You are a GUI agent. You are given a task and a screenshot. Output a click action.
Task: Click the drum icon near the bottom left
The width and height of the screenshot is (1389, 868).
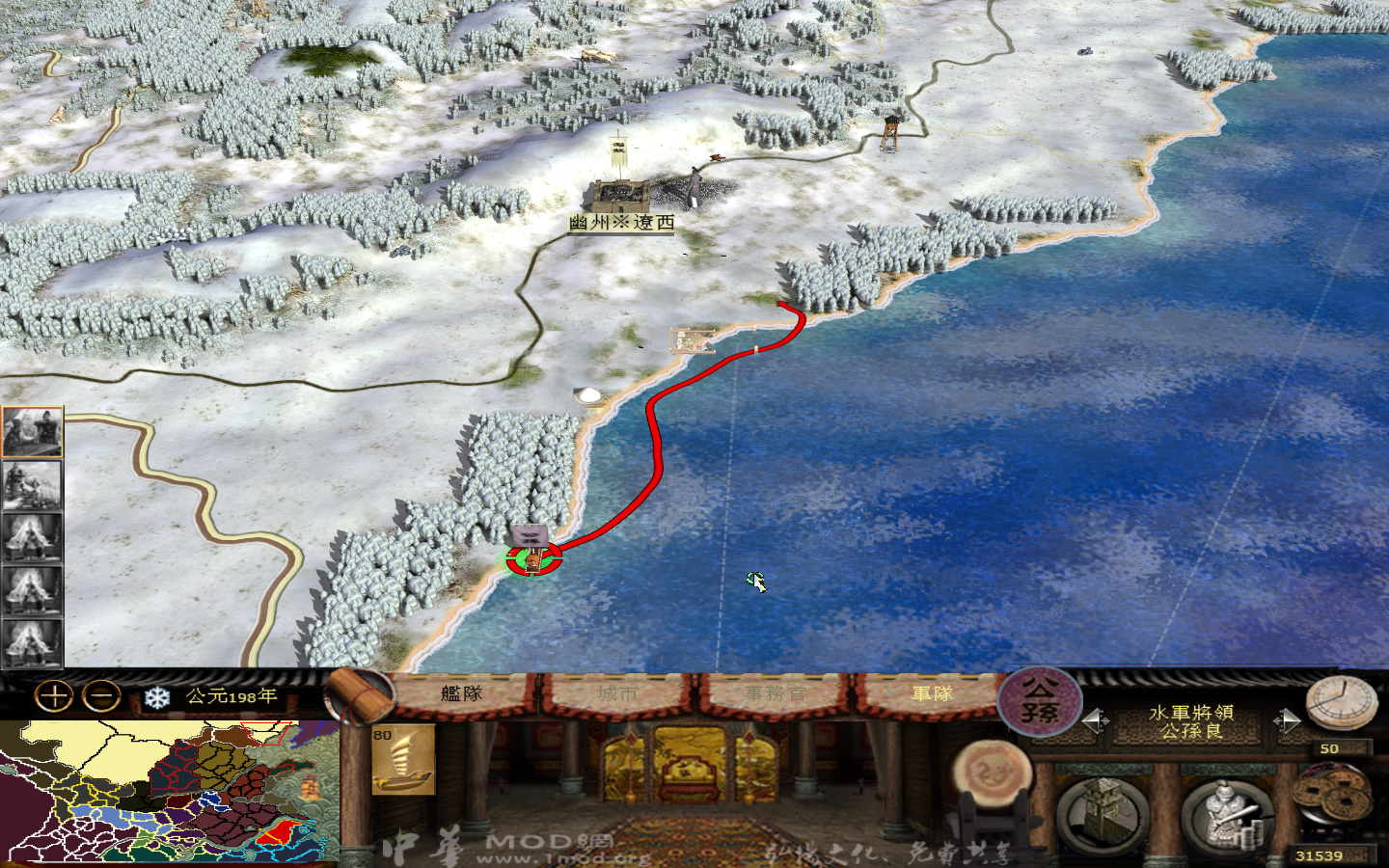994,772
